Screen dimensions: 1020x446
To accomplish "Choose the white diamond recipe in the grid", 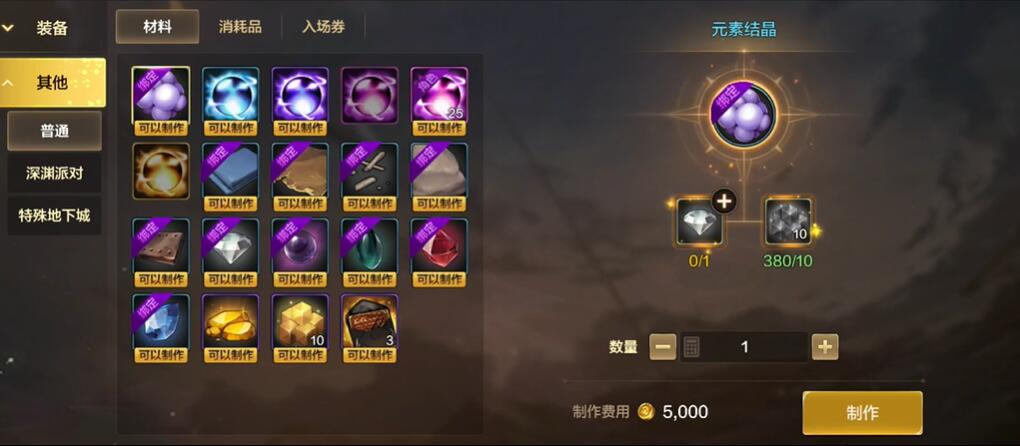I will pyautogui.click(x=230, y=246).
